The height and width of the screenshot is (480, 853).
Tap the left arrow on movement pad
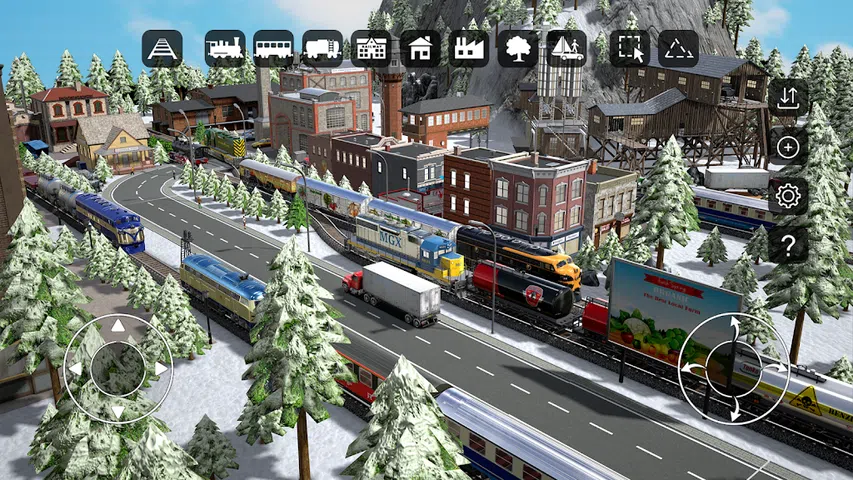click(x=75, y=369)
